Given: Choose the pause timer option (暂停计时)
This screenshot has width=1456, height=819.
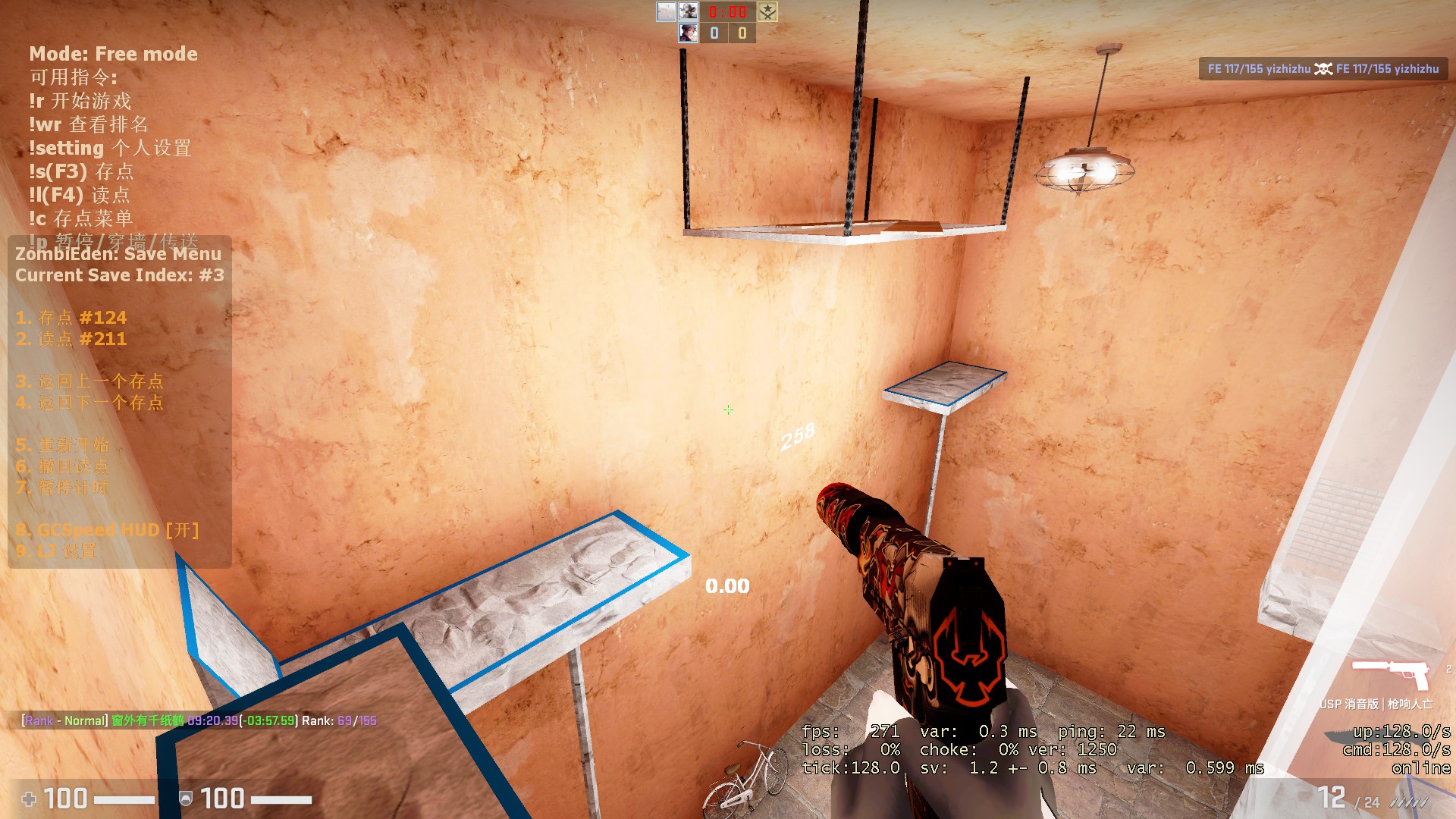Looking at the screenshot, I should 63,488.
